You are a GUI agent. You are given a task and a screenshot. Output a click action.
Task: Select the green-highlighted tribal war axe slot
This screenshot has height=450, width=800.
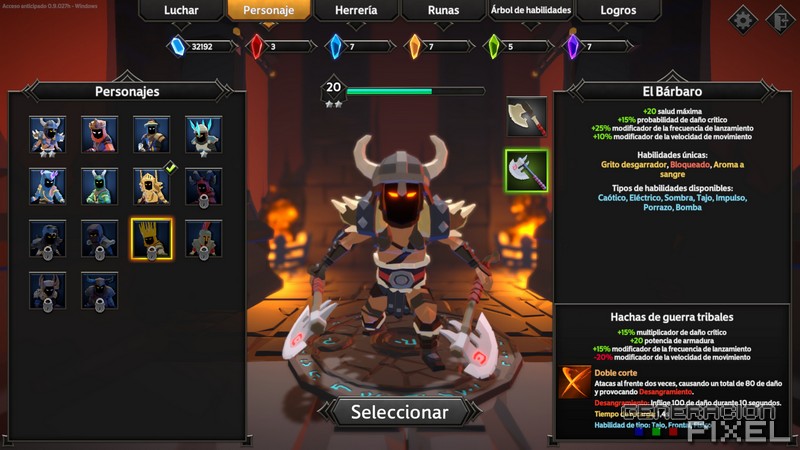pos(526,169)
